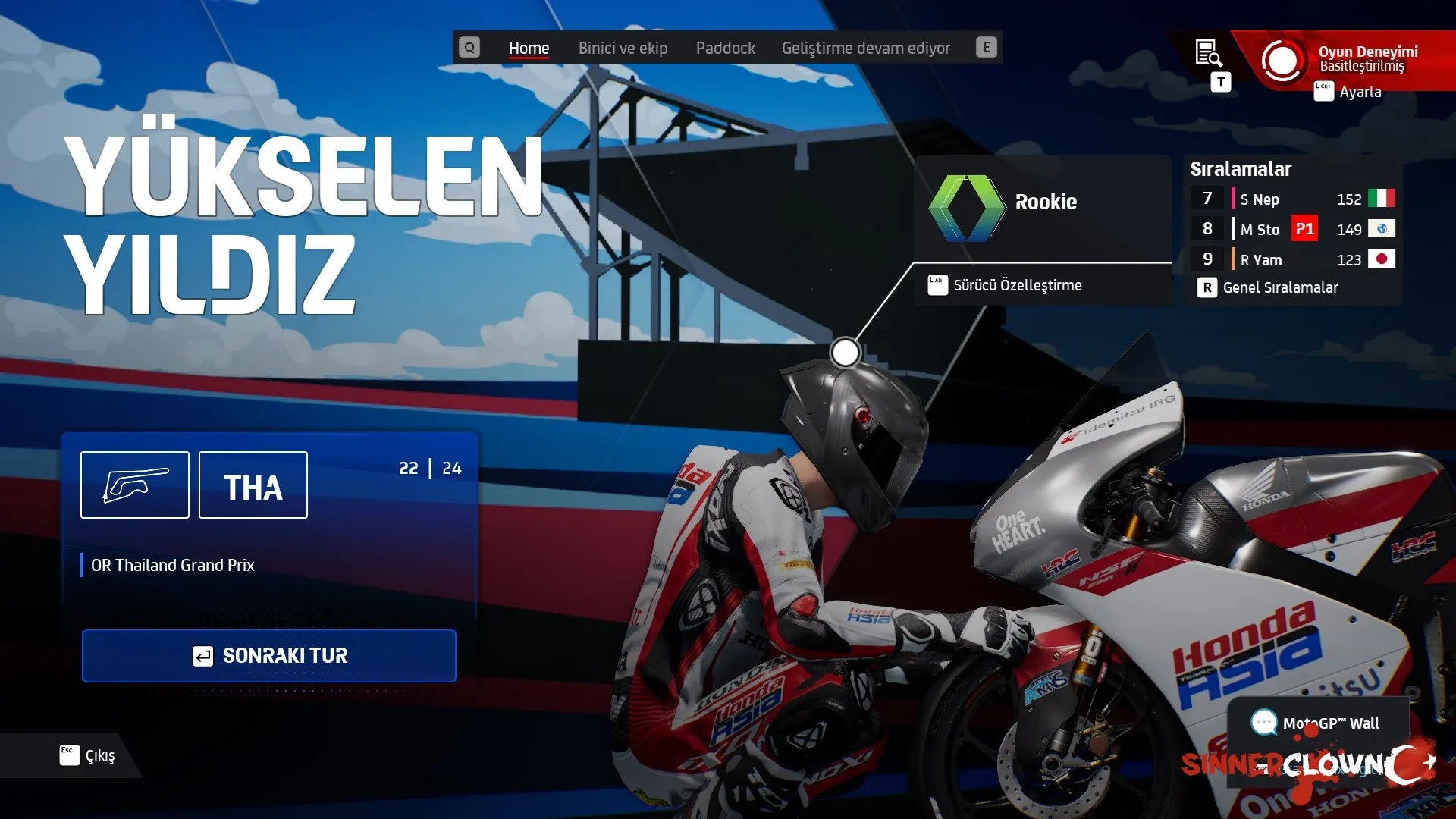
Task: Select the THA event tile
Action: pyautogui.click(x=253, y=485)
